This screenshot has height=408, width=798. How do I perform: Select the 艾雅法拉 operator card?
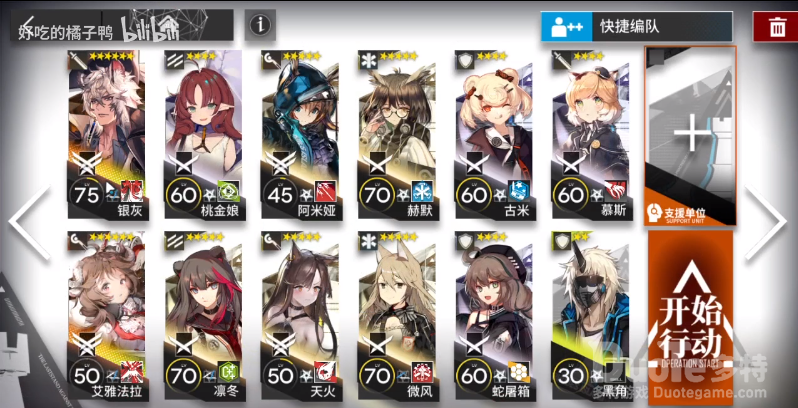click(105, 310)
